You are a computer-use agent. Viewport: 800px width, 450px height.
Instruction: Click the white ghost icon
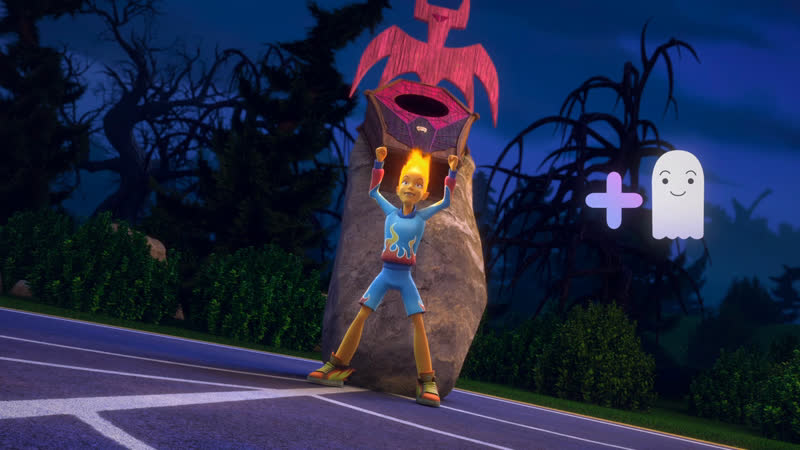[x=677, y=195]
